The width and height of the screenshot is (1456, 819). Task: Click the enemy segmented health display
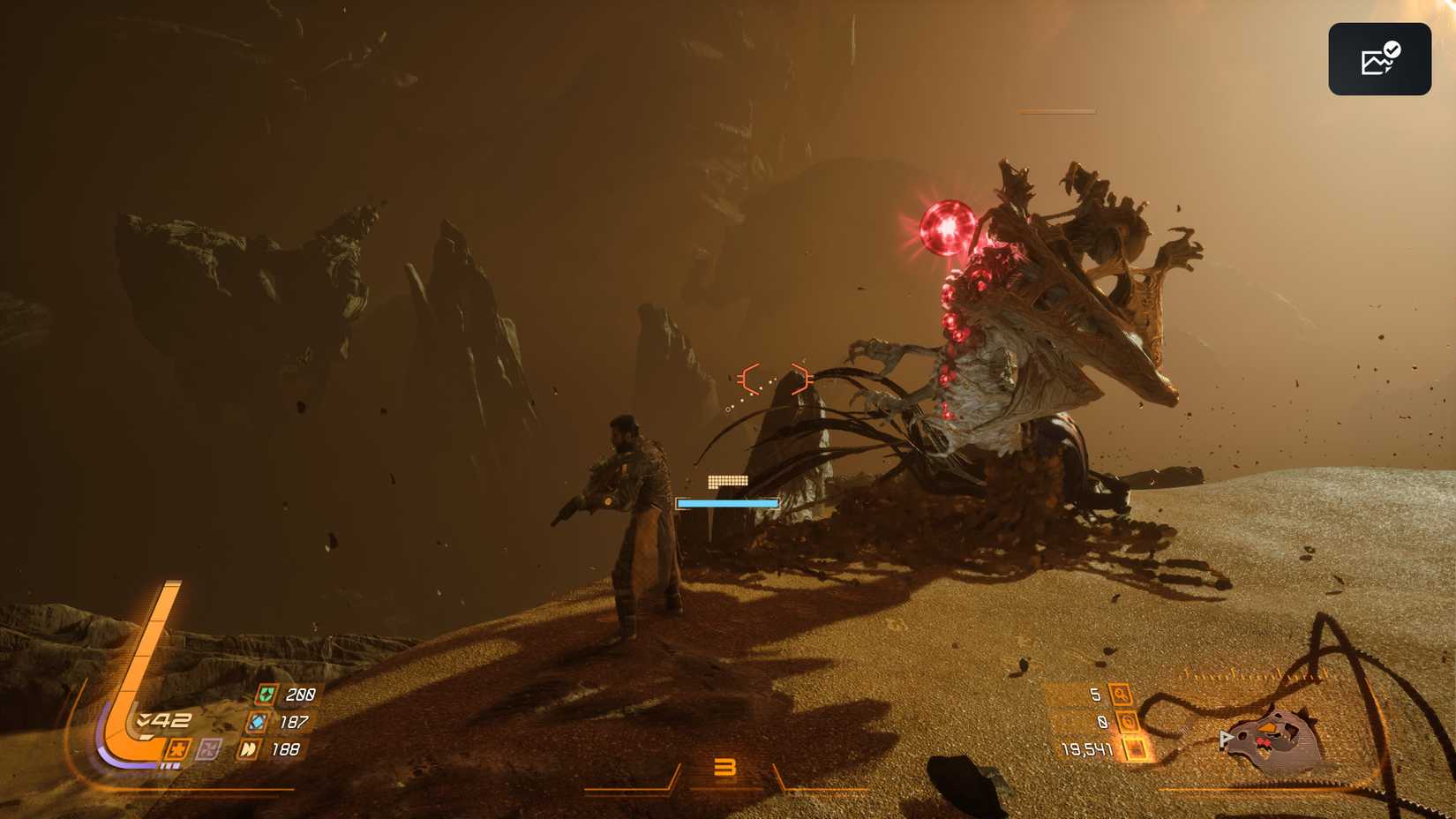[727, 482]
